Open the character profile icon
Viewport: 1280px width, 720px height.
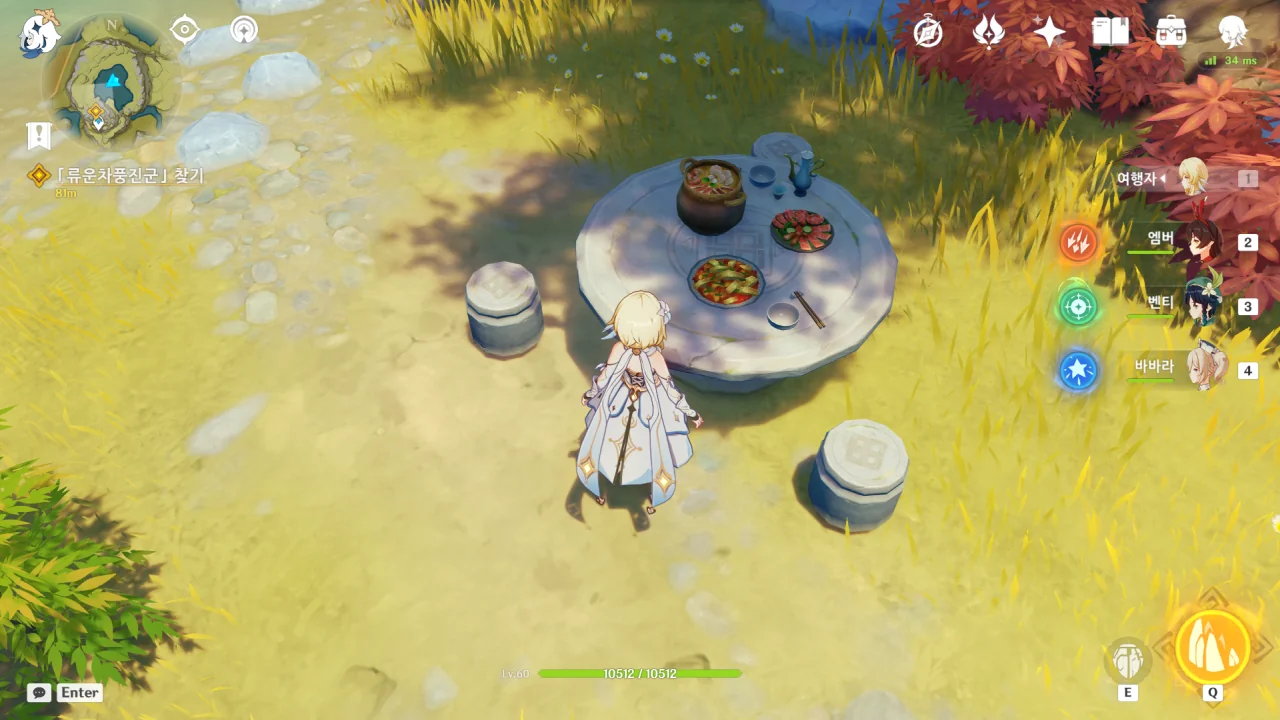pos(1232,32)
